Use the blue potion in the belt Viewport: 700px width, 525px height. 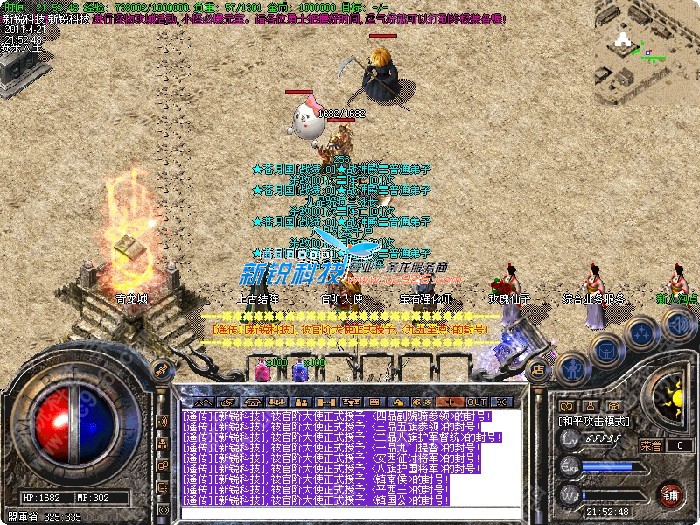[299, 370]
